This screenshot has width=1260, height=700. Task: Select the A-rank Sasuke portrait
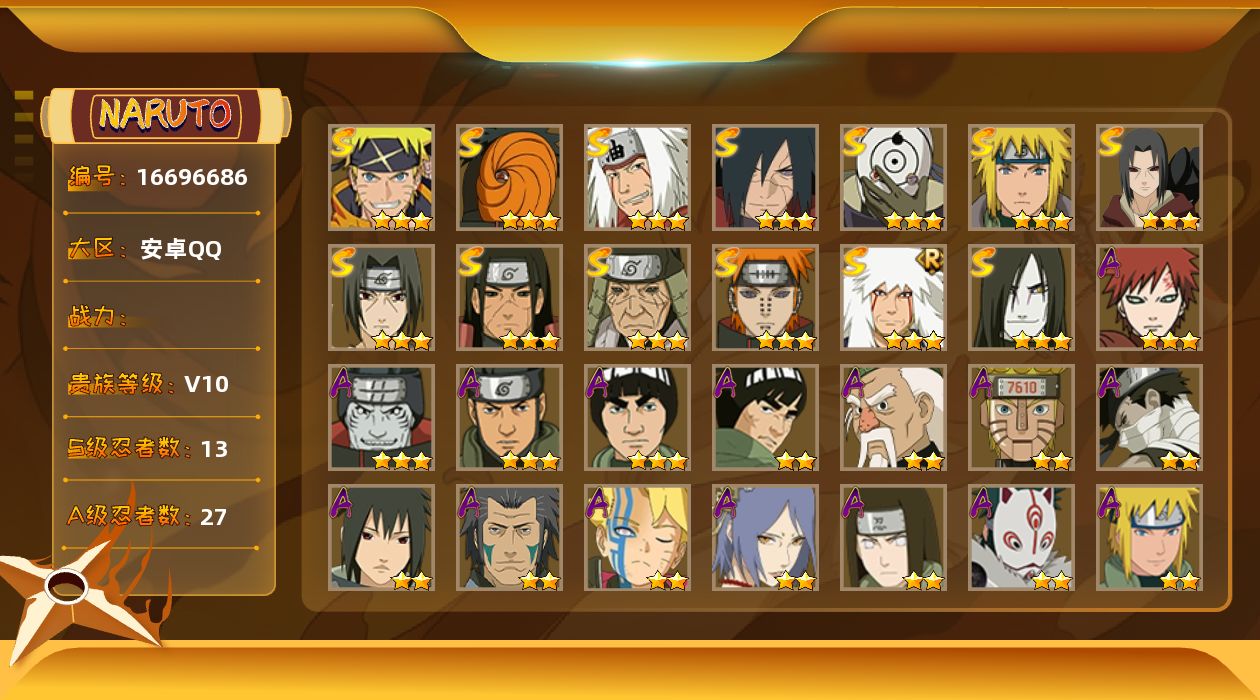click(381, 537)
